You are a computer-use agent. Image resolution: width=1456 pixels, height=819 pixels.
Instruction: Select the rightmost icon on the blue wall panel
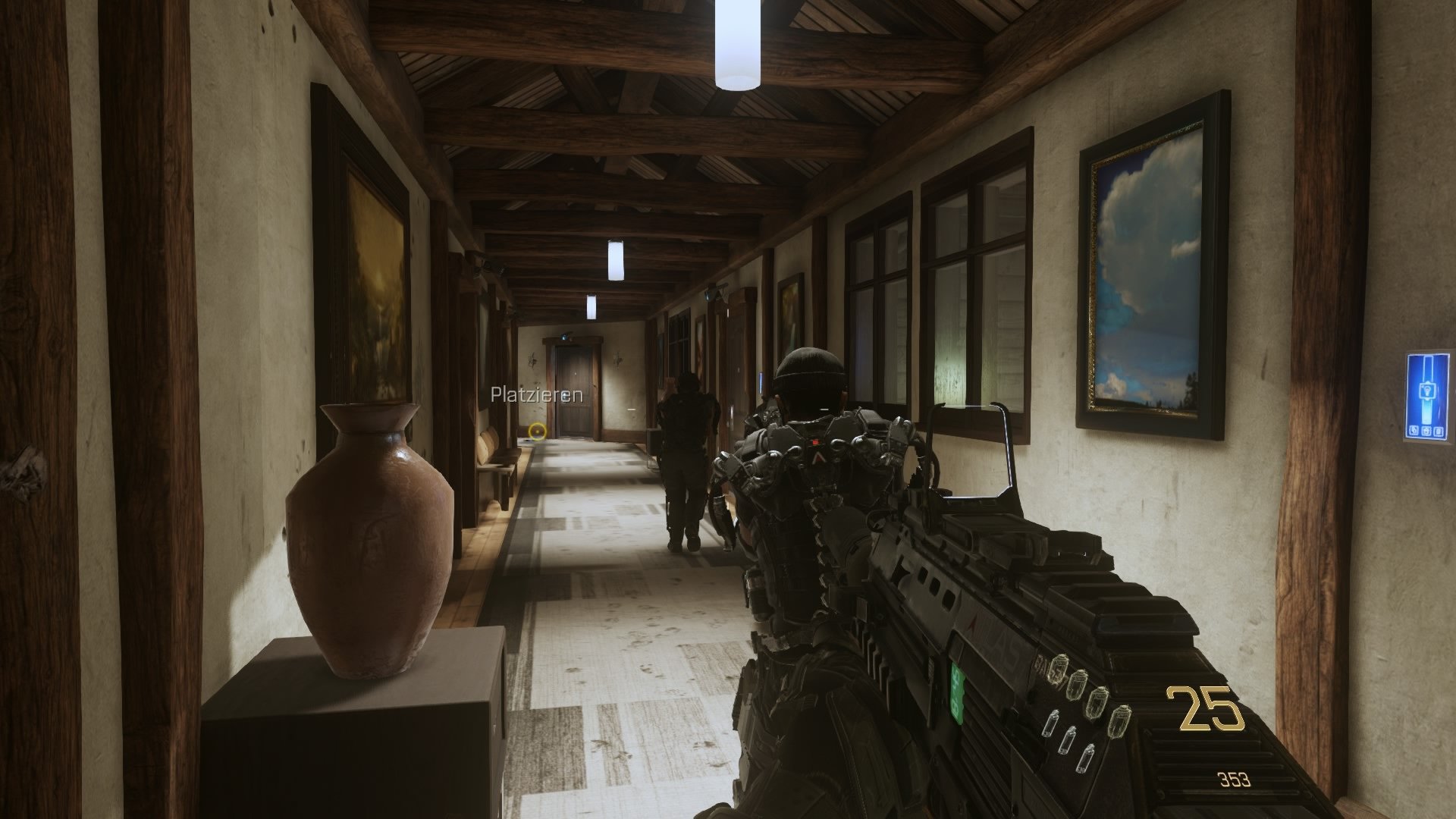[x=1437, y=430]
